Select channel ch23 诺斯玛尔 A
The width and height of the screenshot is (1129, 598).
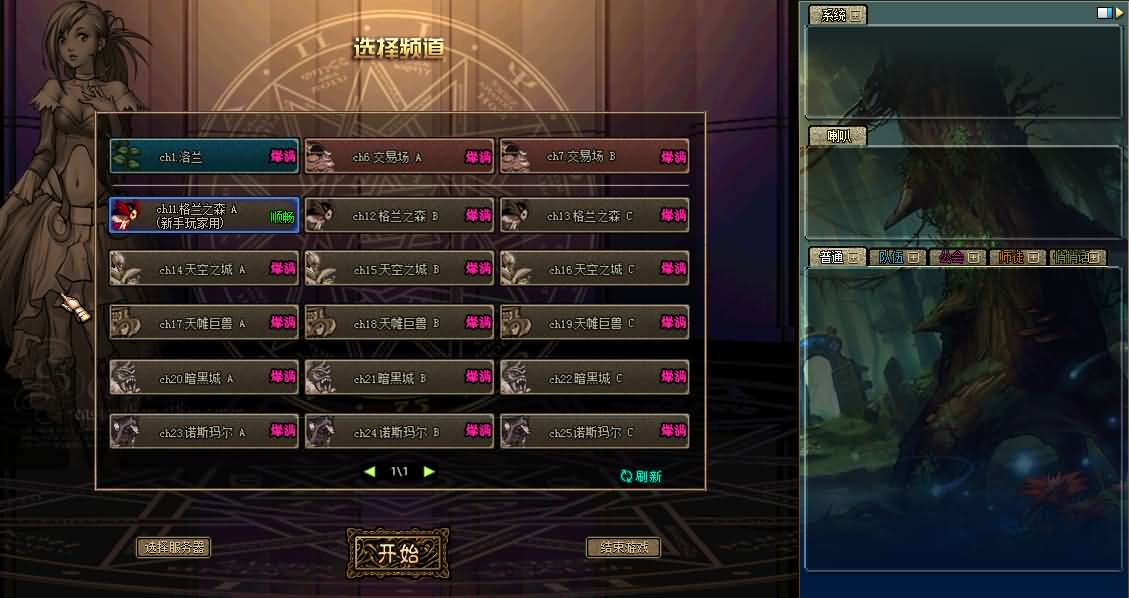coord(204,432)
